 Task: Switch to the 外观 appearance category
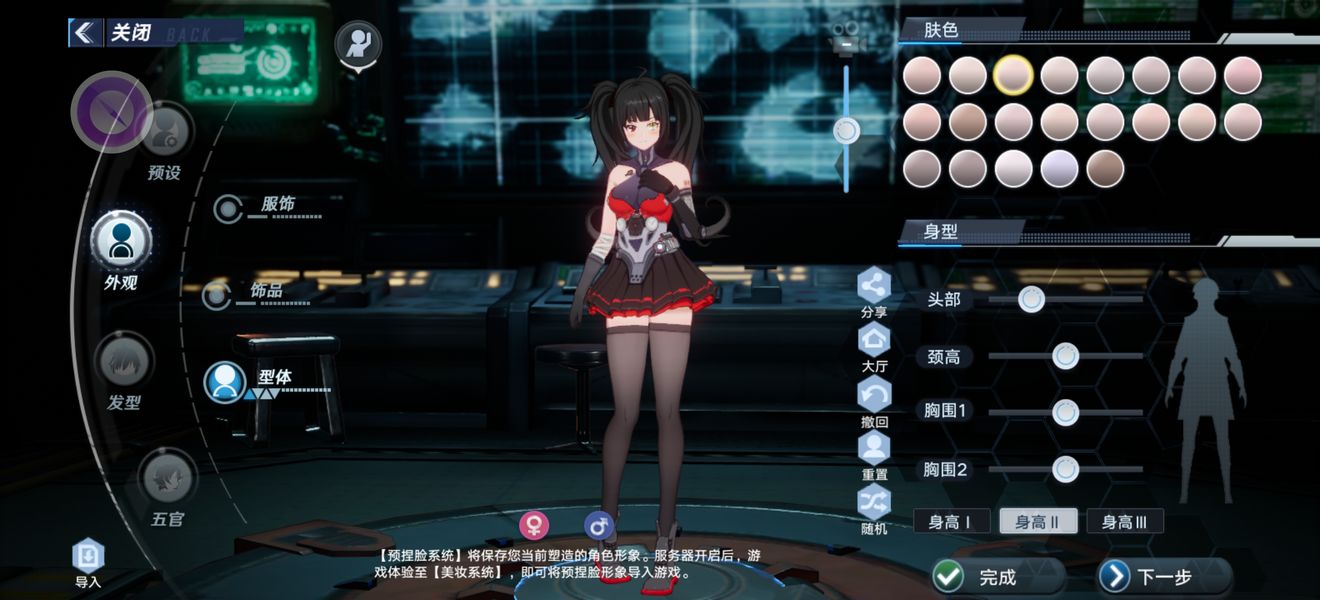pos(121,241)
